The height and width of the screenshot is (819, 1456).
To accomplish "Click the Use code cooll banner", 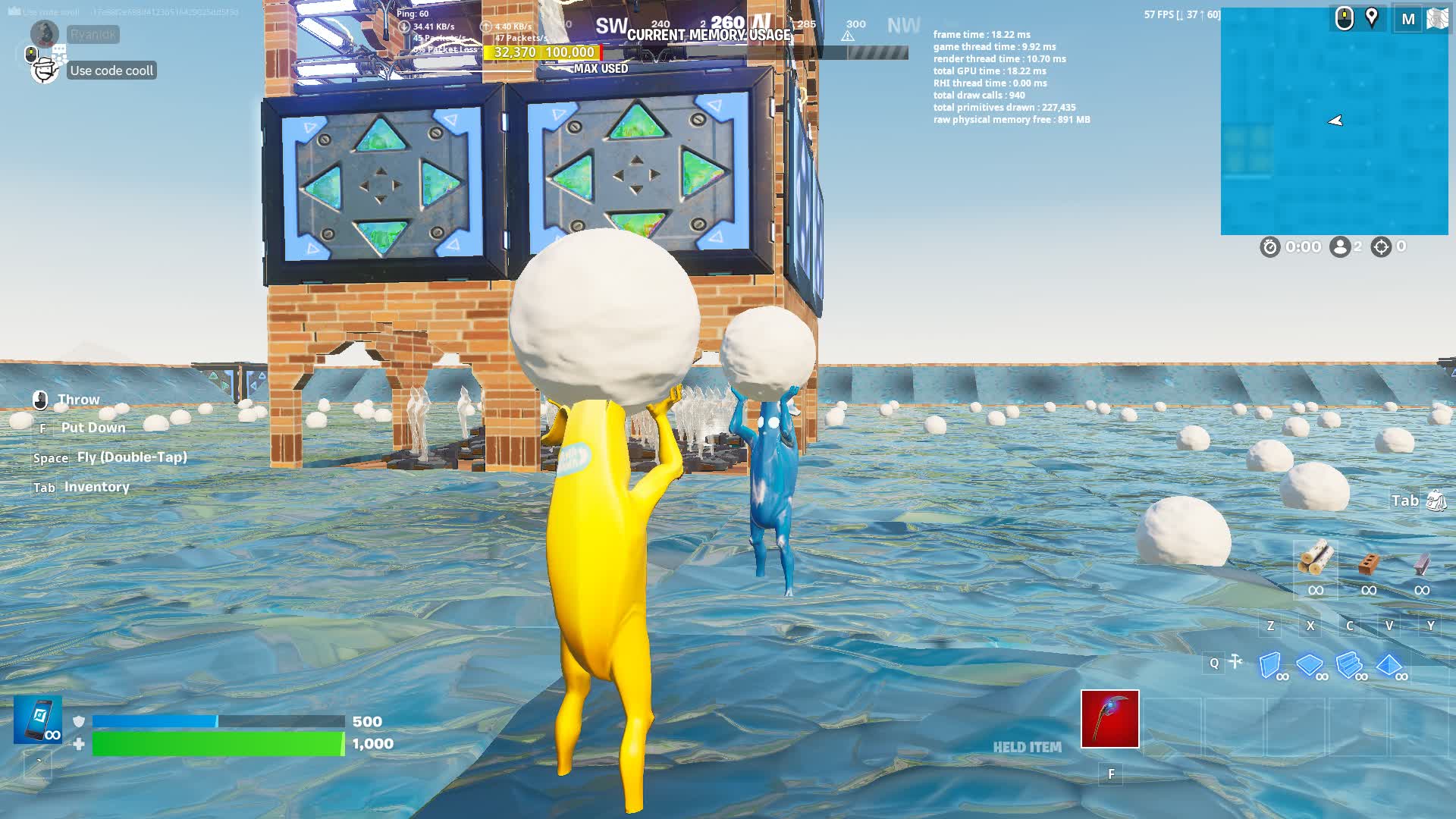I will coord(111,70).
